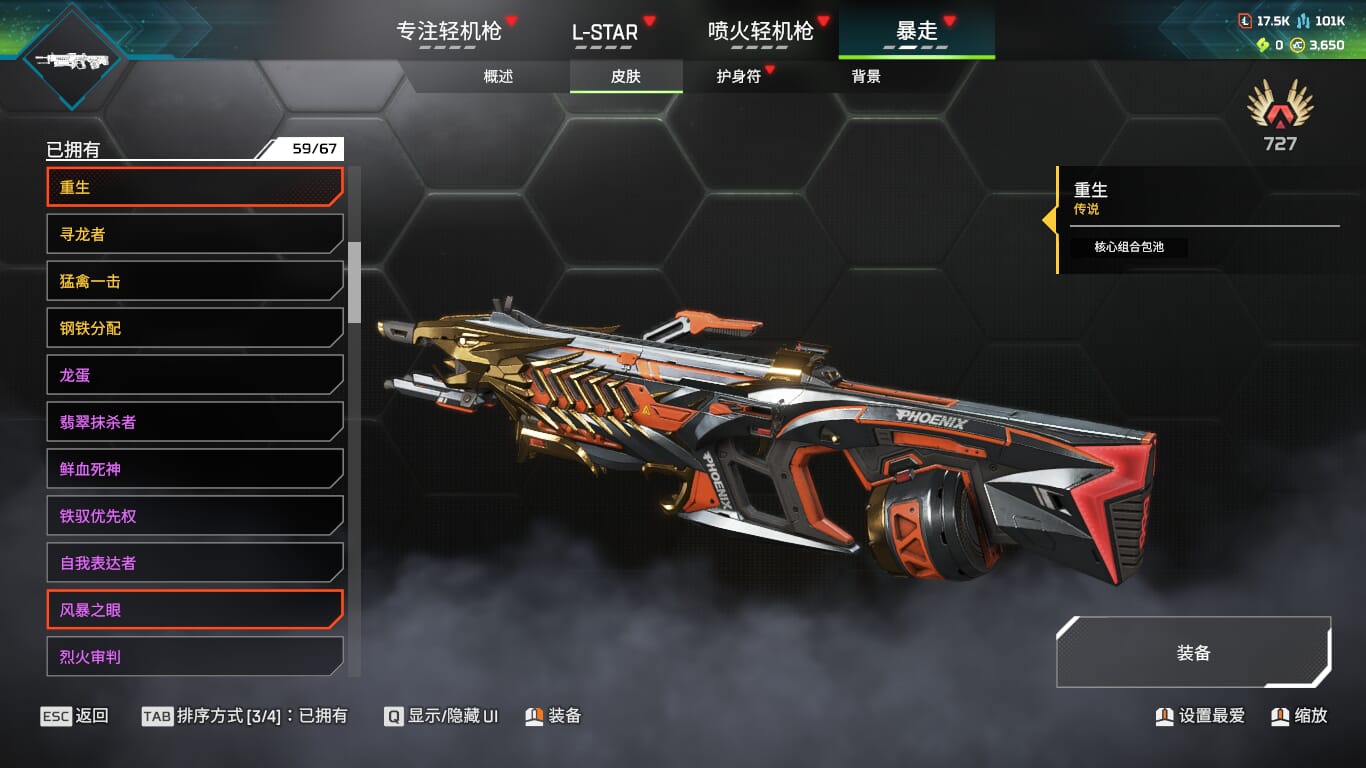Pick the 猛禽一击 skin entry
The width and height of the screenshot is (1366, 768).
195,281
